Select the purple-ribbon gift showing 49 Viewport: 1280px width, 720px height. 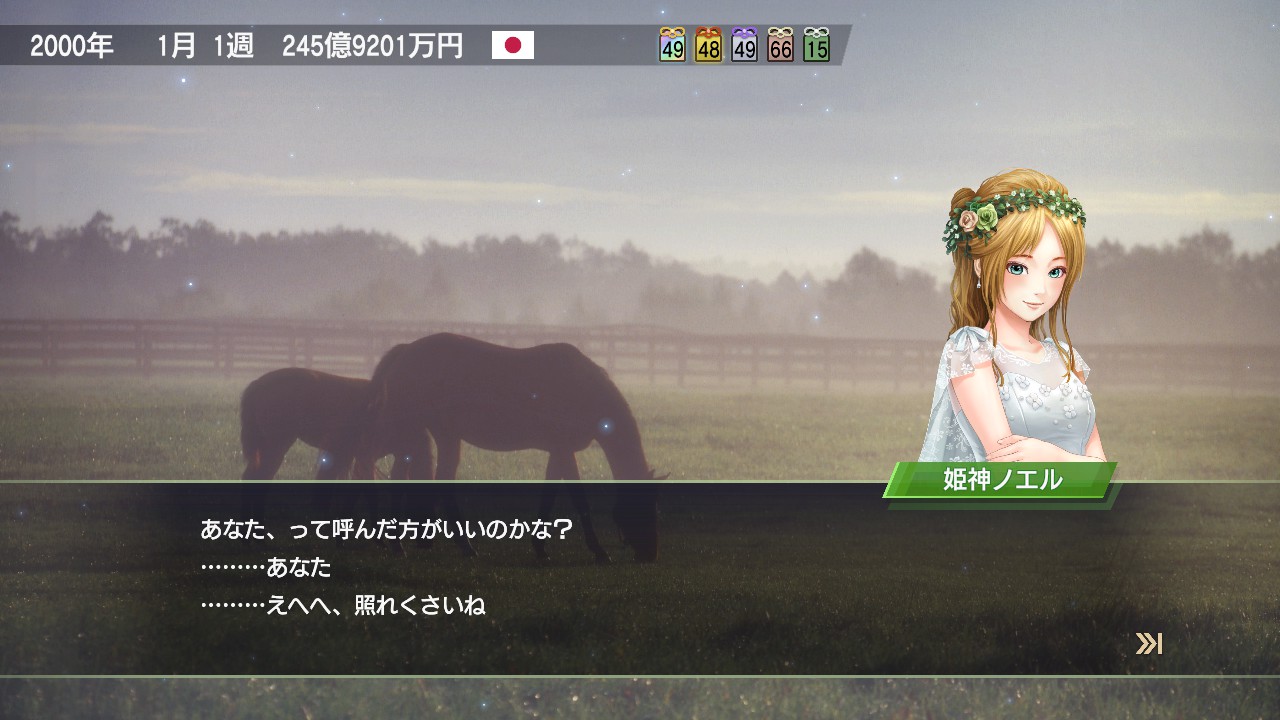(x=744, y=45)
